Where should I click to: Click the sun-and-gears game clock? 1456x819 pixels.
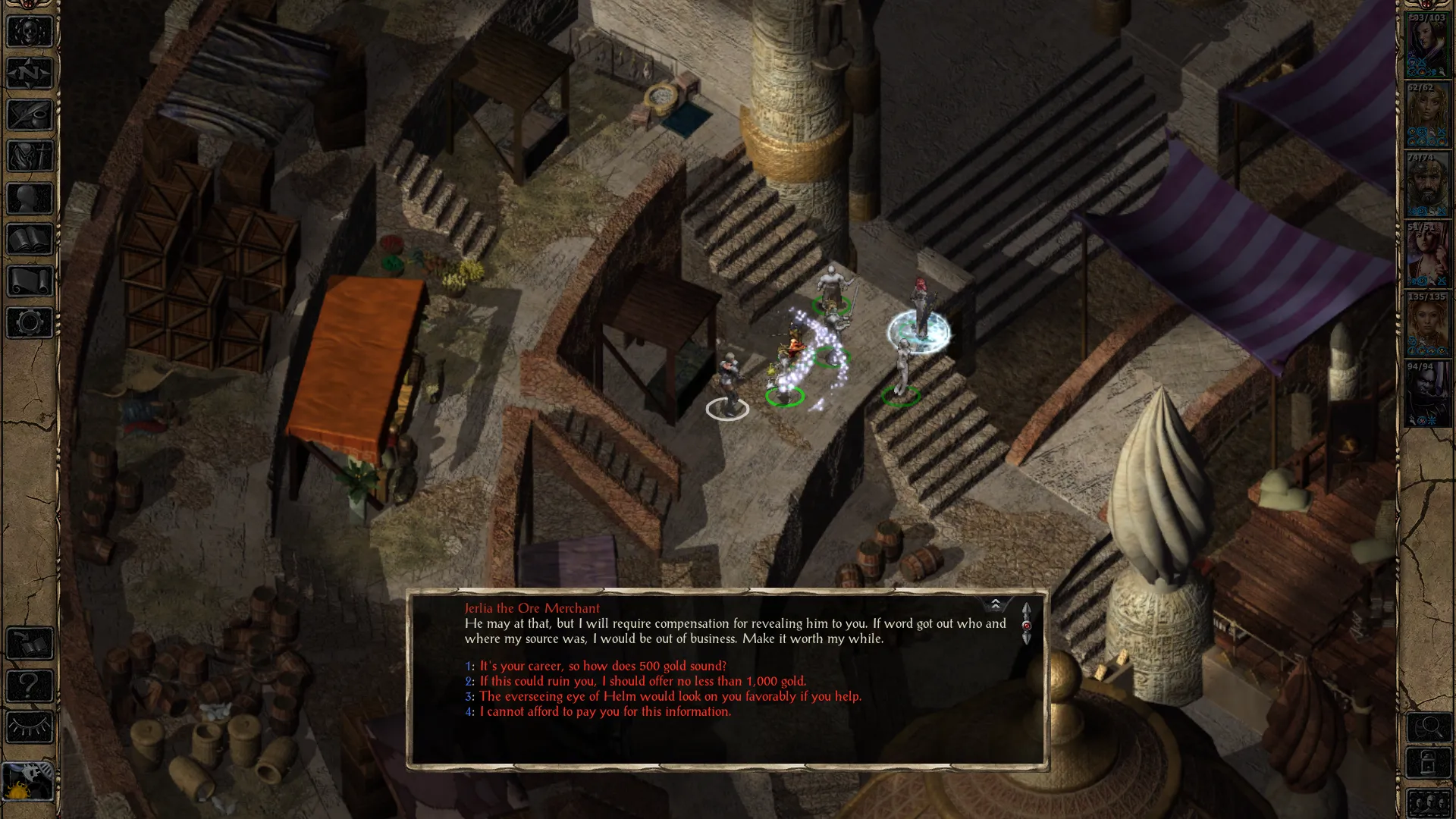pos(28,783)
